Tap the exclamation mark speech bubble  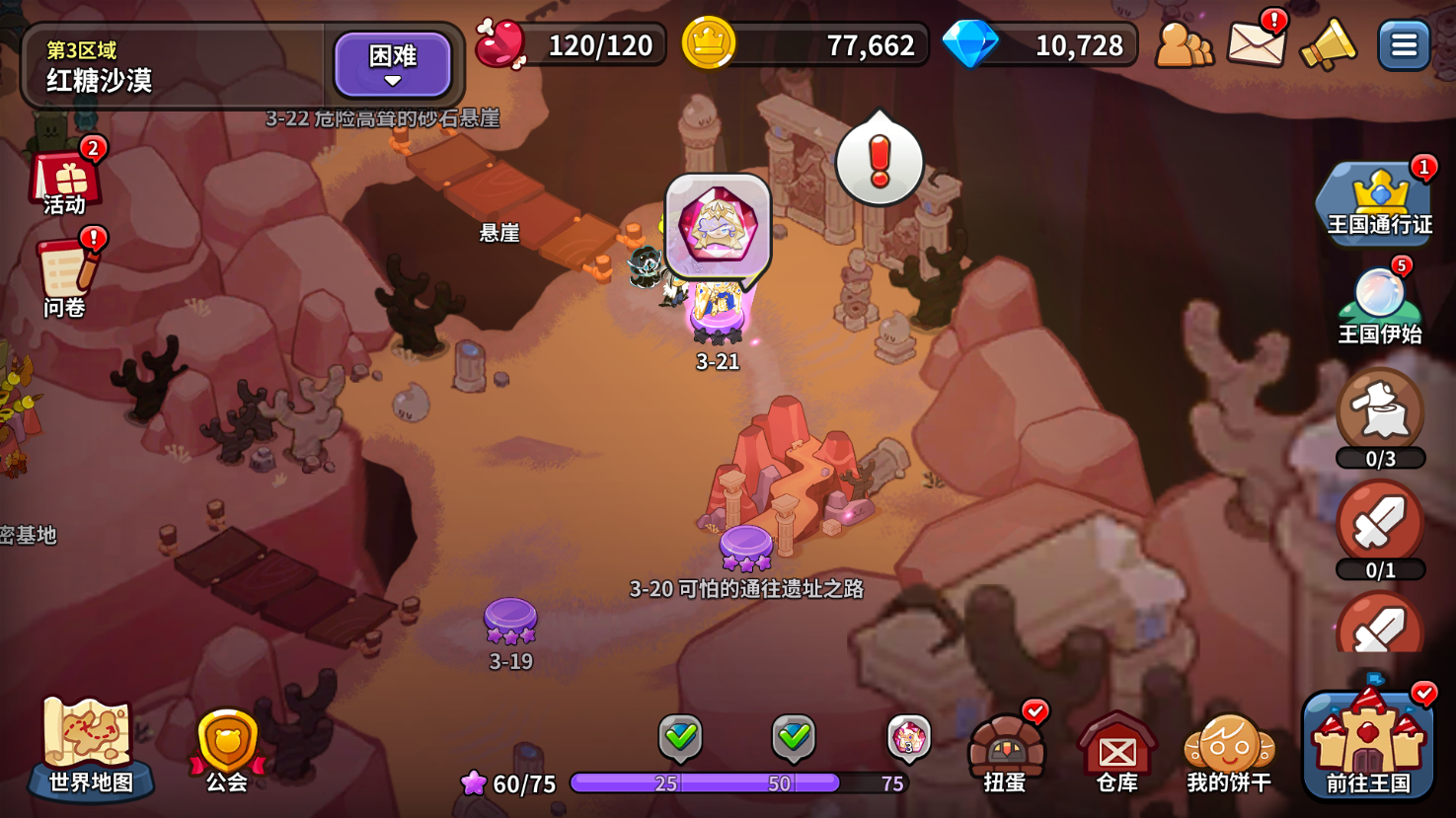879,161
